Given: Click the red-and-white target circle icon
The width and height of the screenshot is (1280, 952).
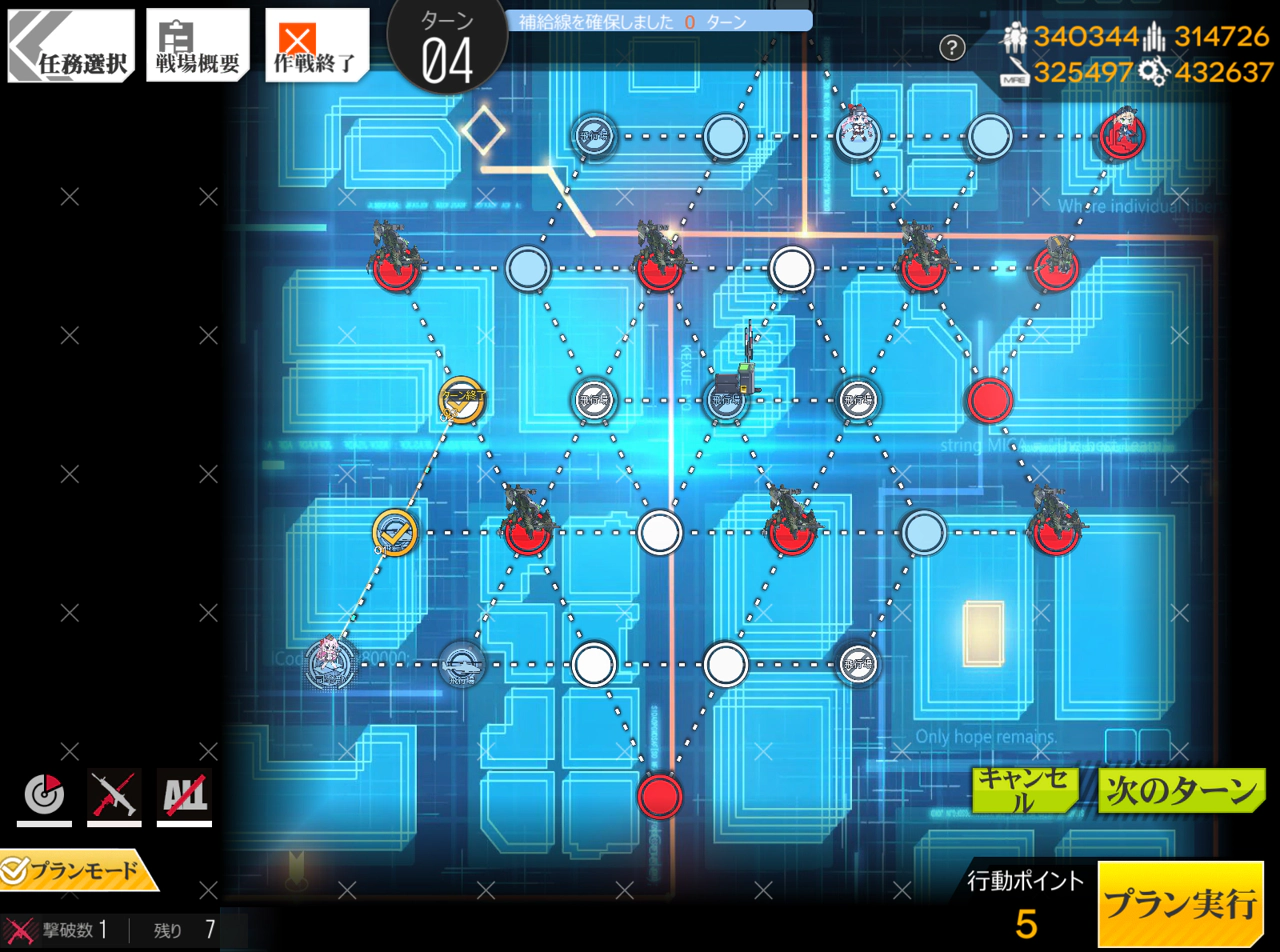Looking at the screenshot, I should [x=44, y=796].
